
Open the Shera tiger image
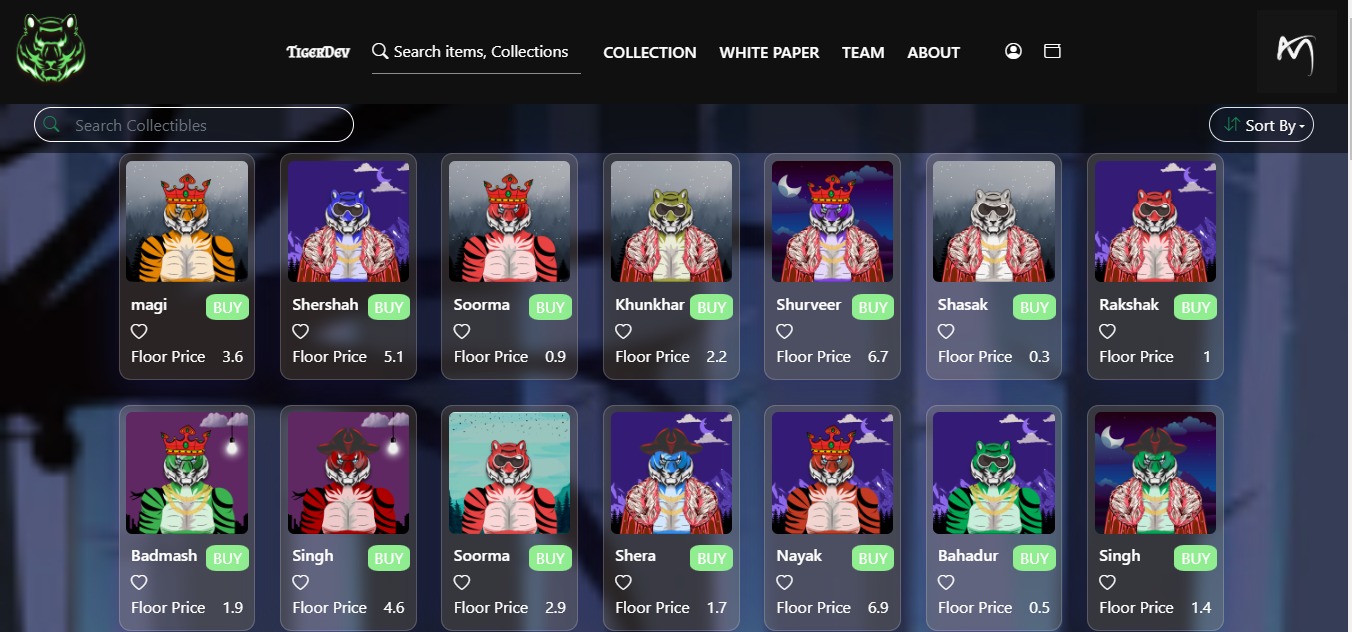(671, 473)
